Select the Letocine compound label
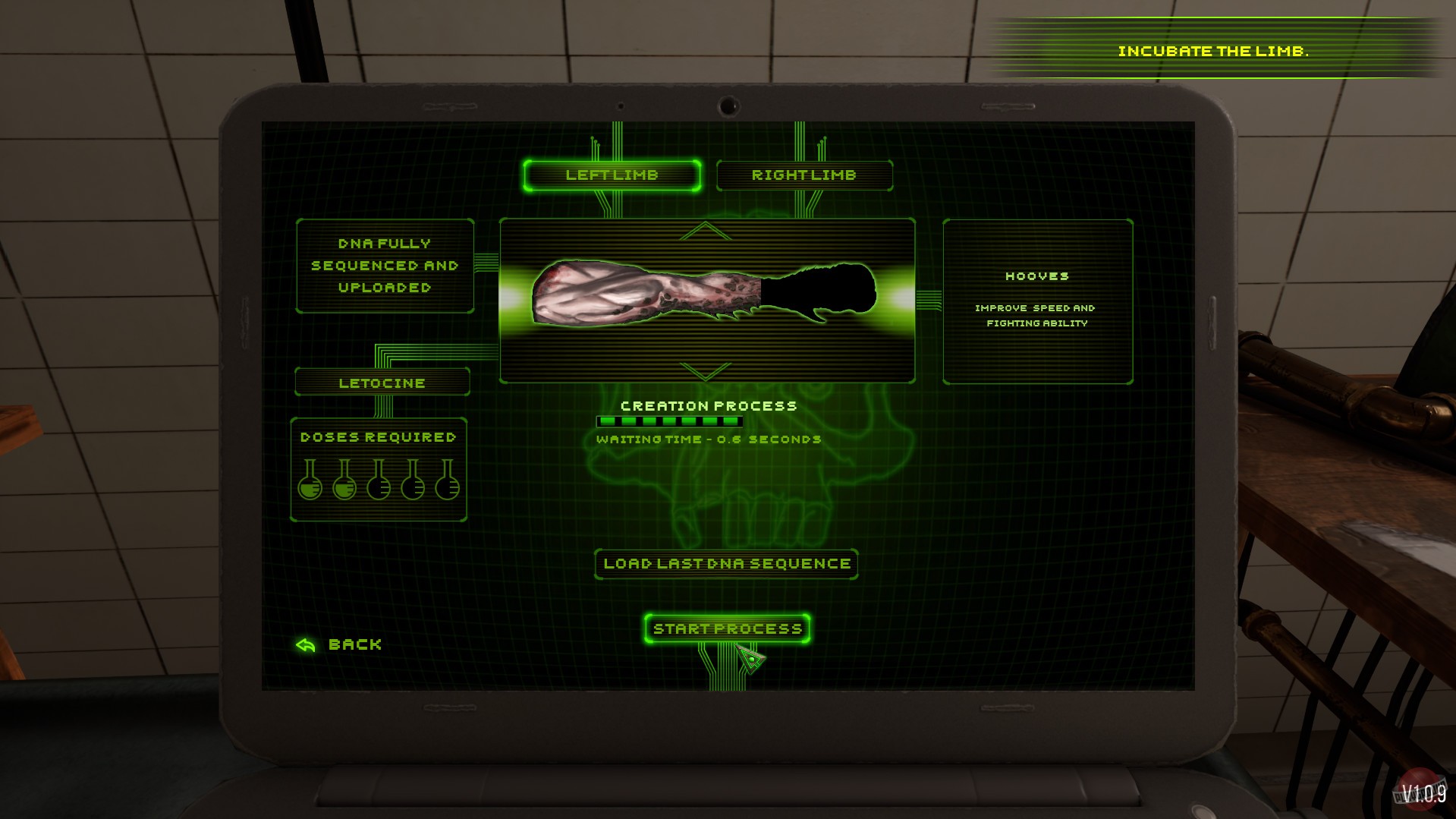This screenshot has height=819, width=1456. tap(382, 383)
